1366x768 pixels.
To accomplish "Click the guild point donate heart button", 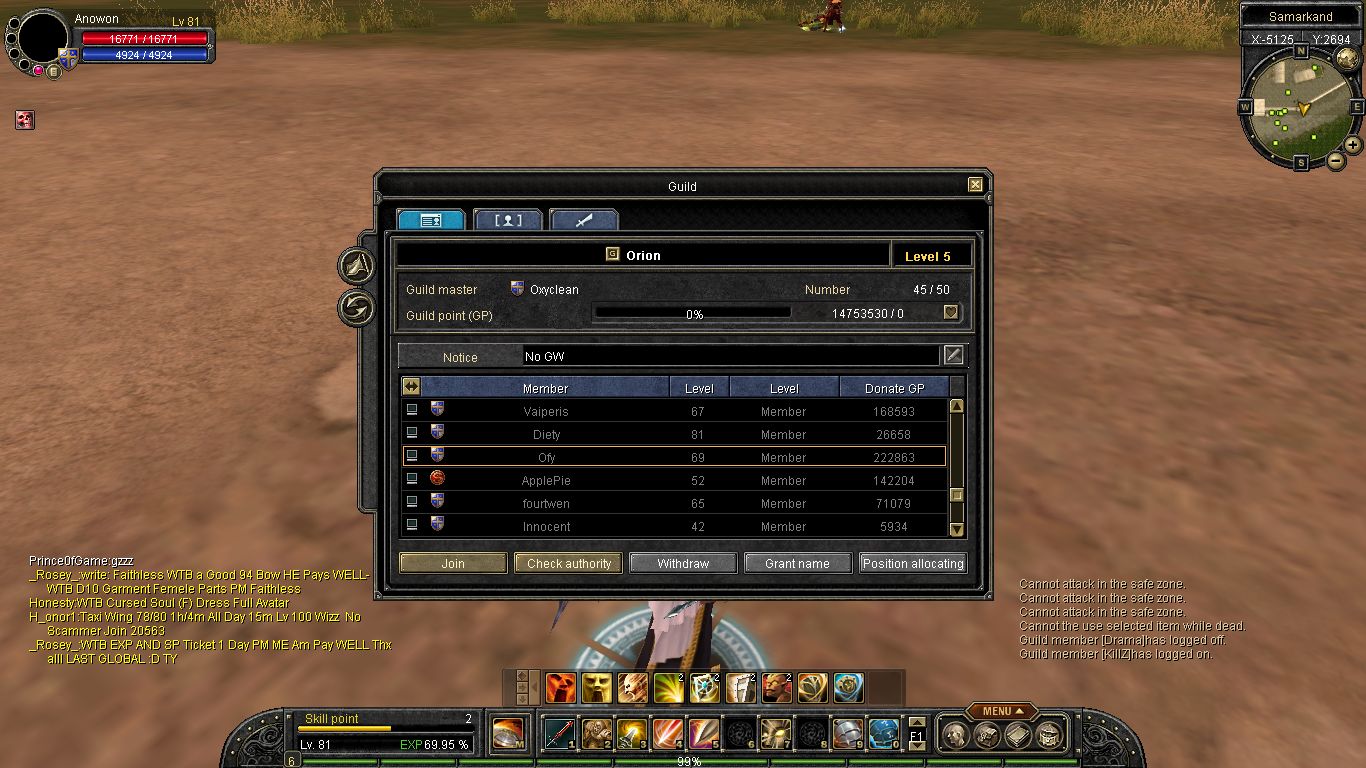I will click(951, 313).
